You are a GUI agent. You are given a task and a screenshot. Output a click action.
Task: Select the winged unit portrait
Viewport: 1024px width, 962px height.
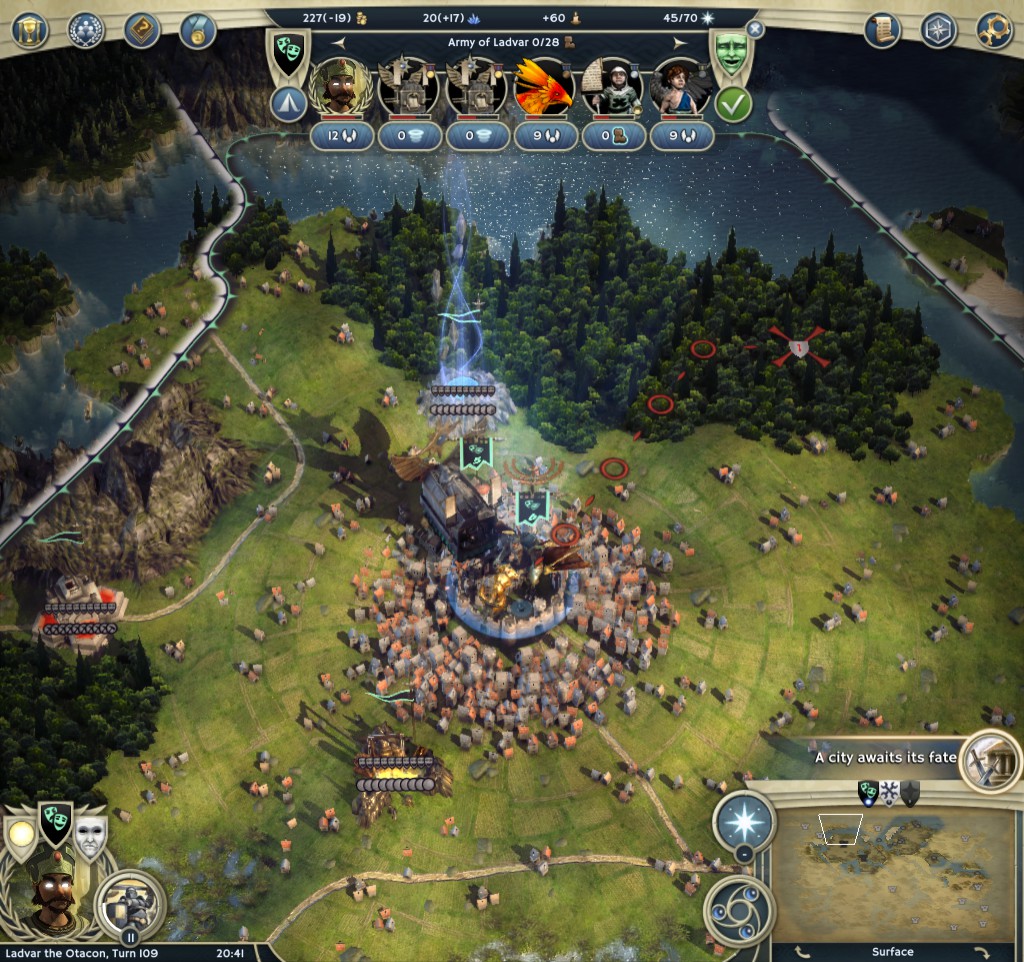click(681, 88)
